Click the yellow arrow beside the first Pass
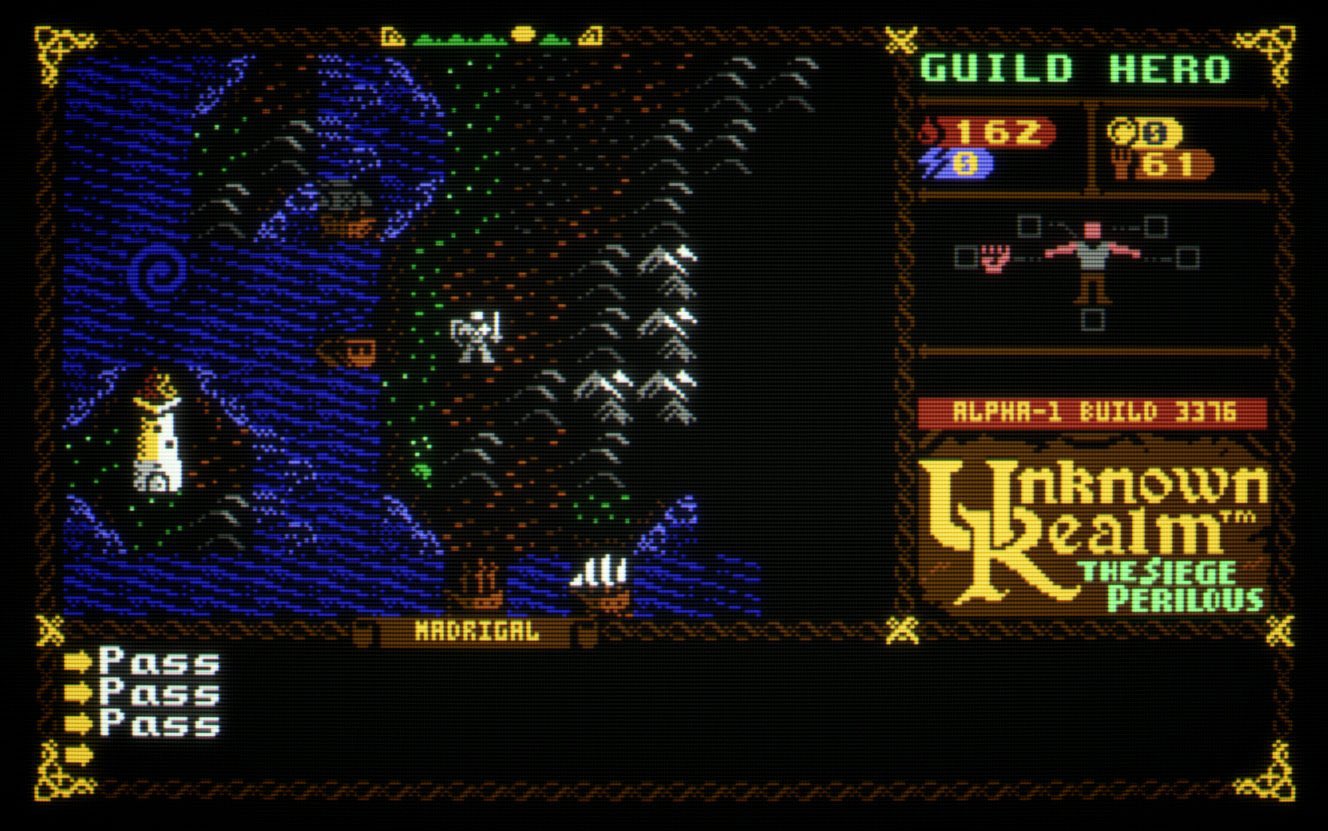Viewport: 1328px width, 831px height. pos(78,660)
